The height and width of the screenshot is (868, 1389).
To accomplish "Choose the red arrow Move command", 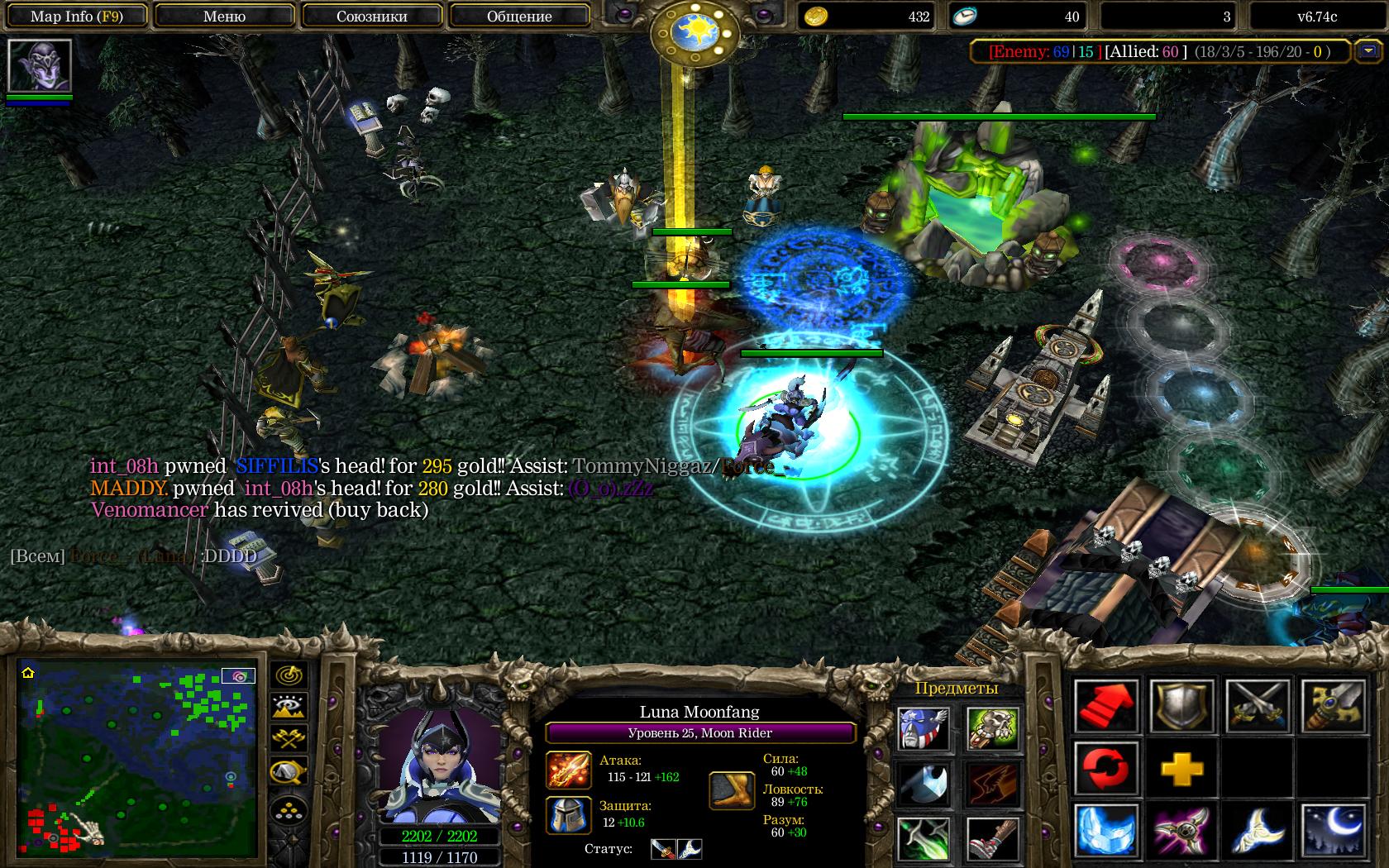I will [x=1107, y=705].
